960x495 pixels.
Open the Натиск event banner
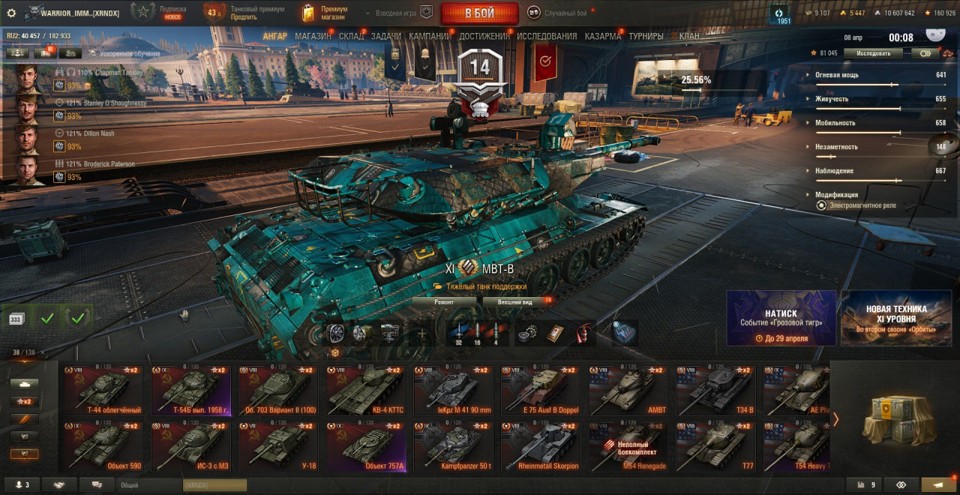pyautogui.click(x=781, y=318)
